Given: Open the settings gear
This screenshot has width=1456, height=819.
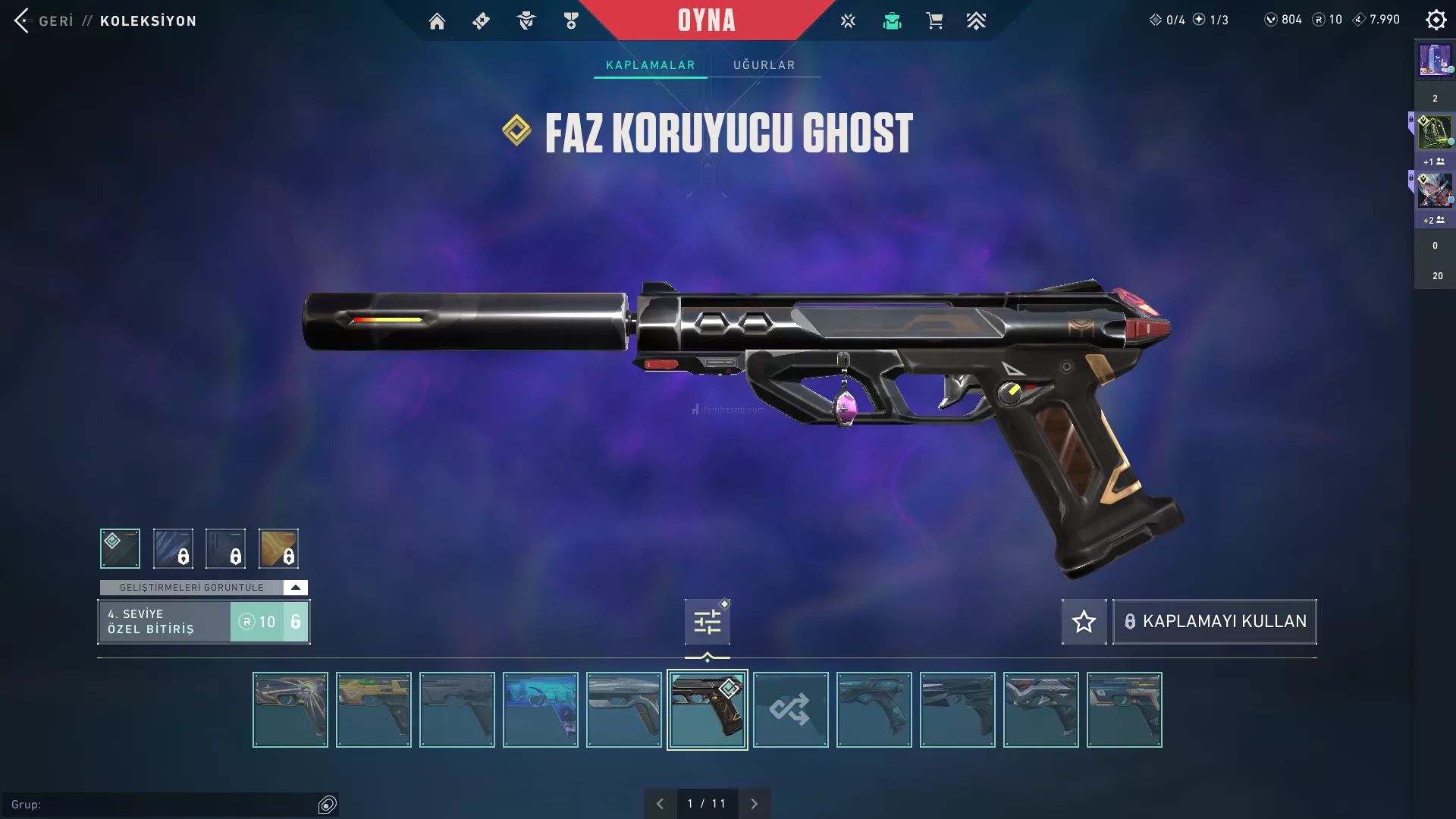Looking at the screenshot, I should [x=1436, y=20].
